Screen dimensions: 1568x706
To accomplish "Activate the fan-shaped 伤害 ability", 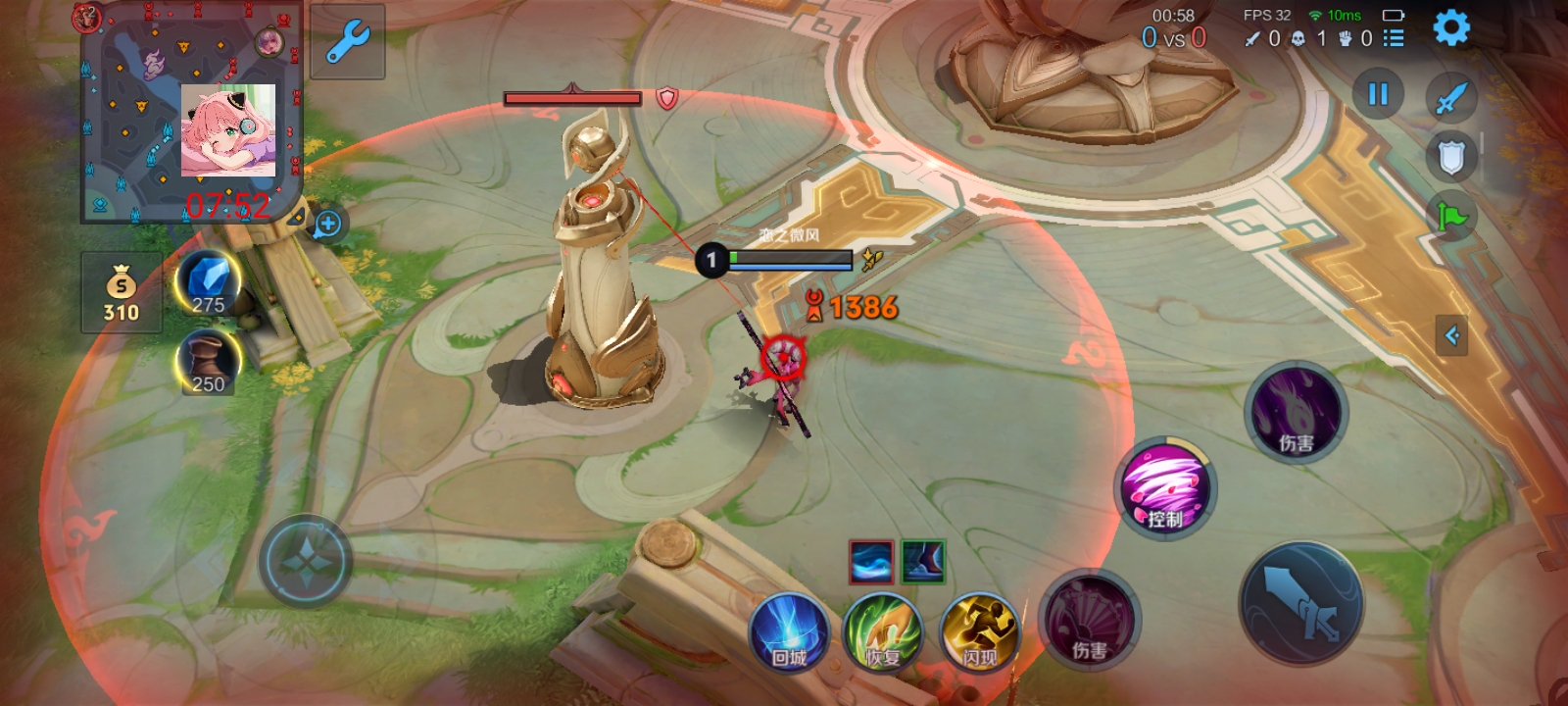I will tap(1089, 620).
